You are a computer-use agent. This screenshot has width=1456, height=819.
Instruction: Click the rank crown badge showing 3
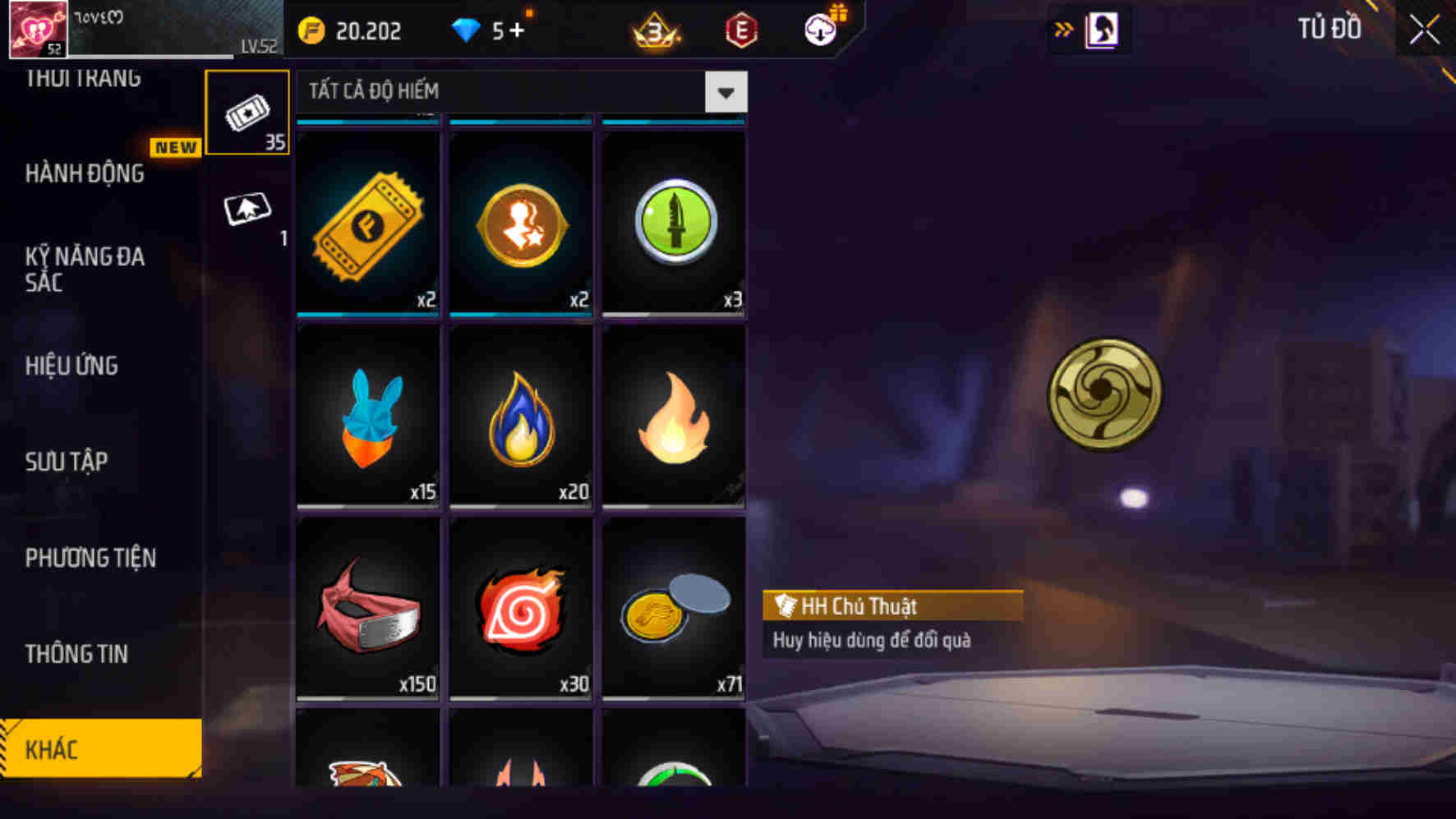[655, 31]
